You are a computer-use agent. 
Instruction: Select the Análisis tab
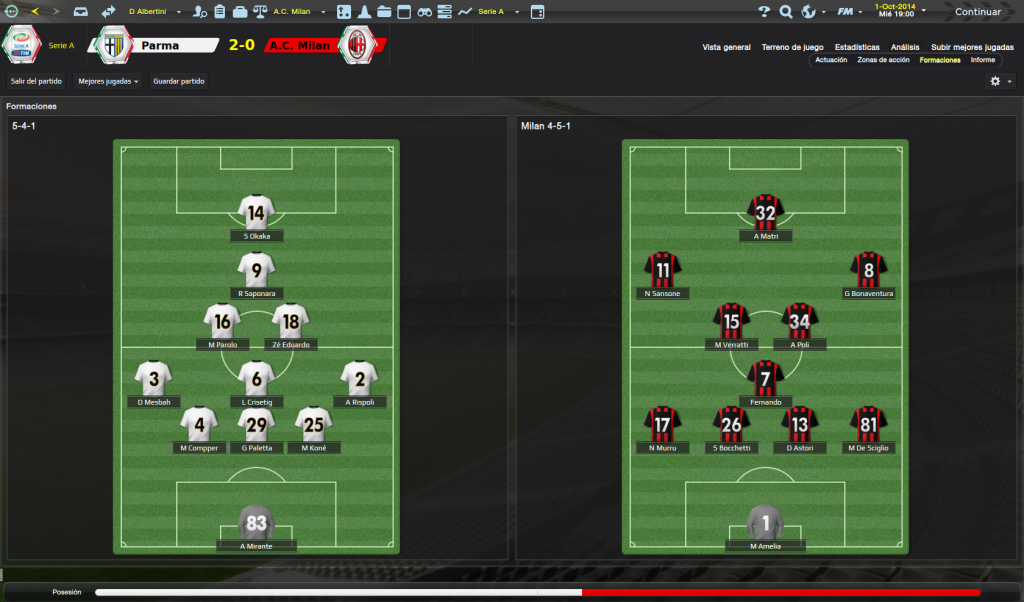905,47
